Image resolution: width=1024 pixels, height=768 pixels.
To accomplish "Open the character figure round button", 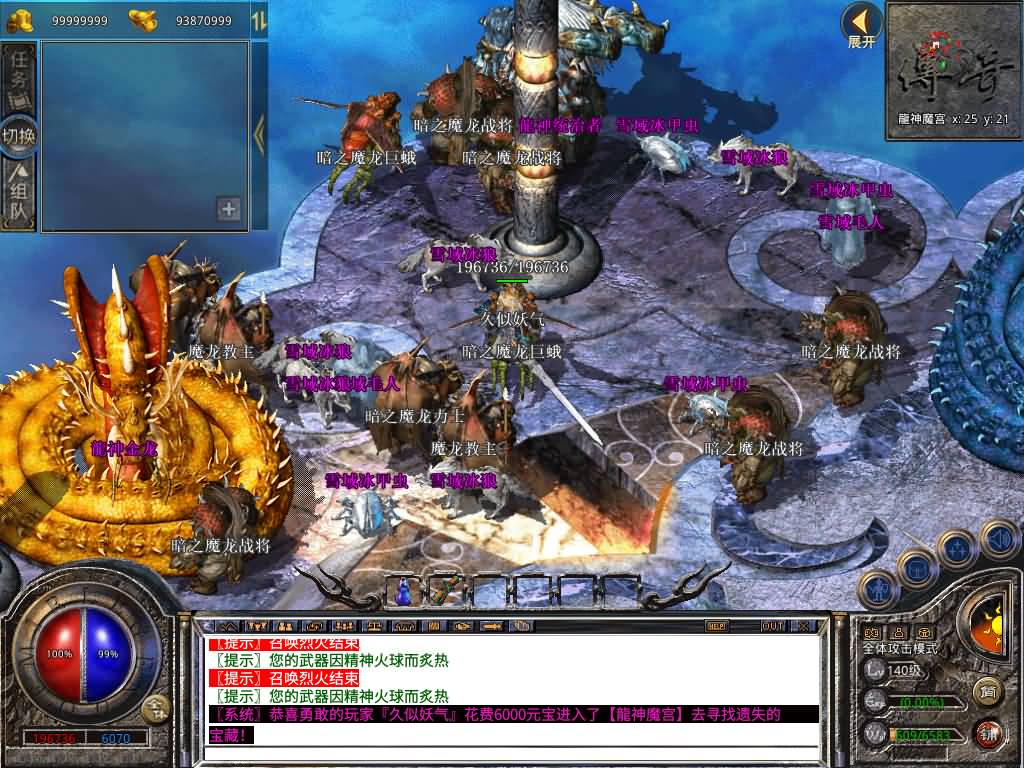I will tap(878, 589).
